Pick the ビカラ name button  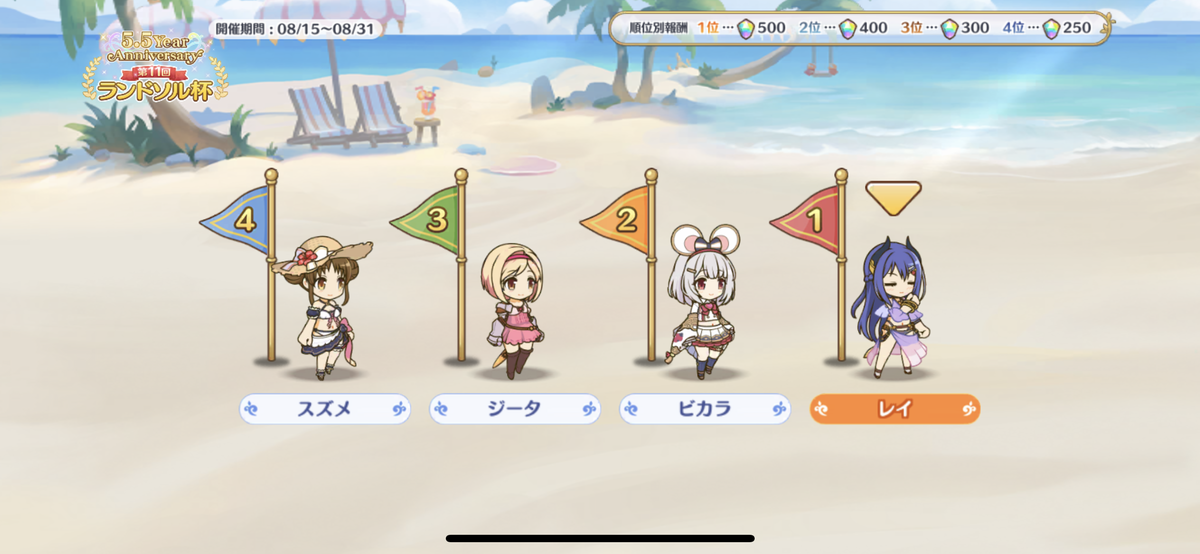click(x=705, y=409)
